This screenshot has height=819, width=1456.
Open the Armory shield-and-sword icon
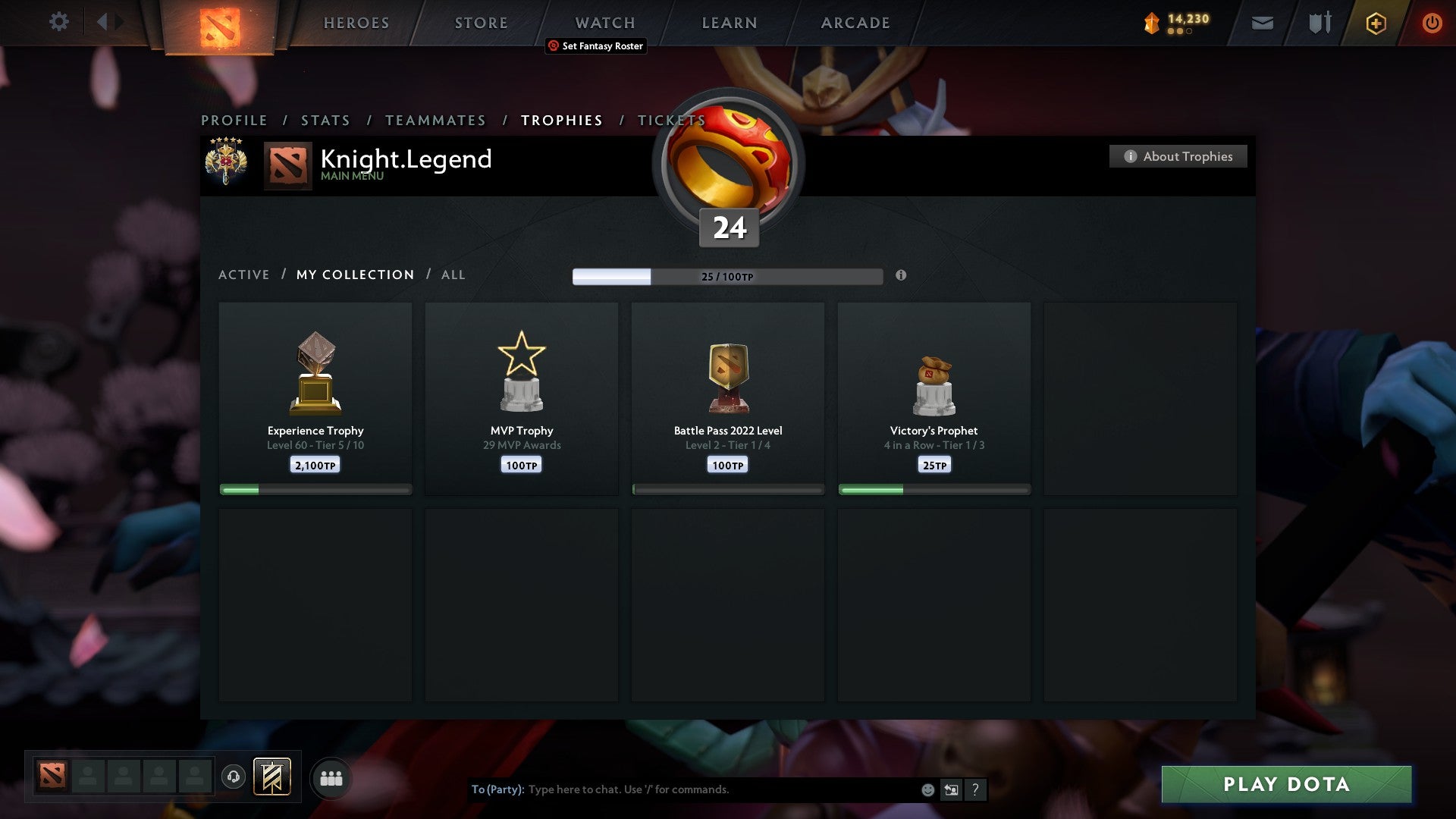1319,23
